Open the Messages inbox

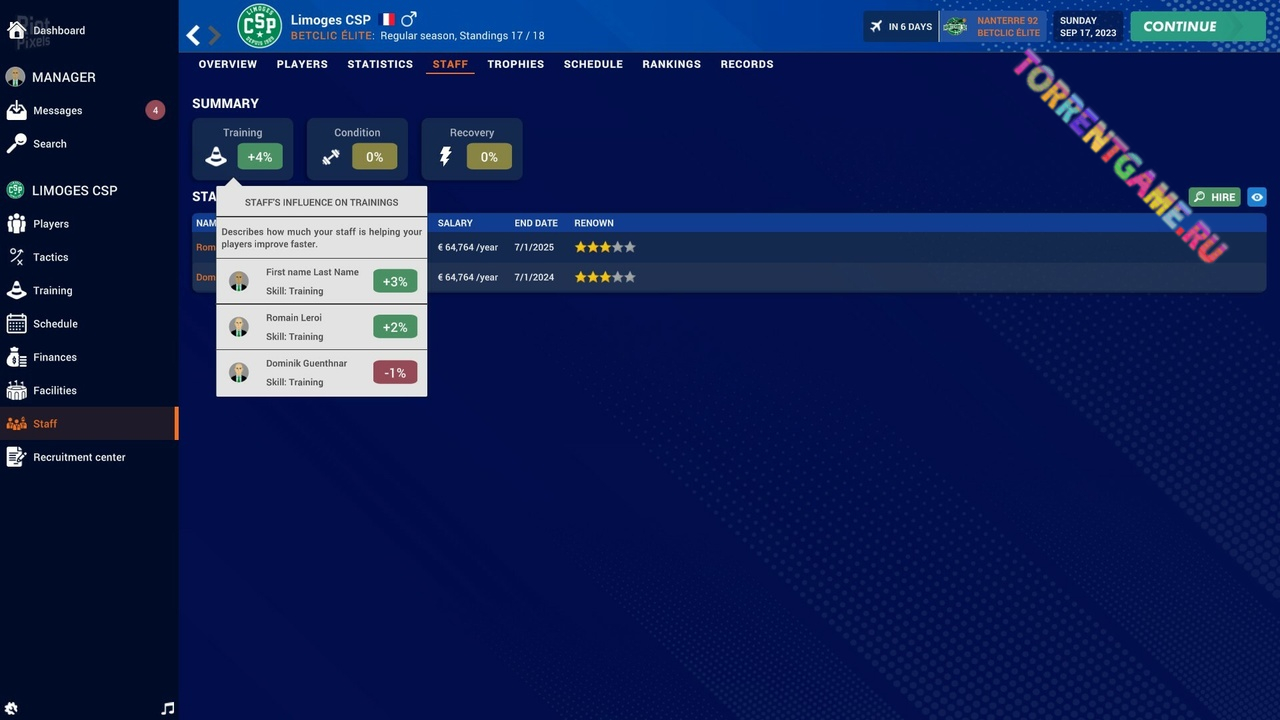point(57,111)
